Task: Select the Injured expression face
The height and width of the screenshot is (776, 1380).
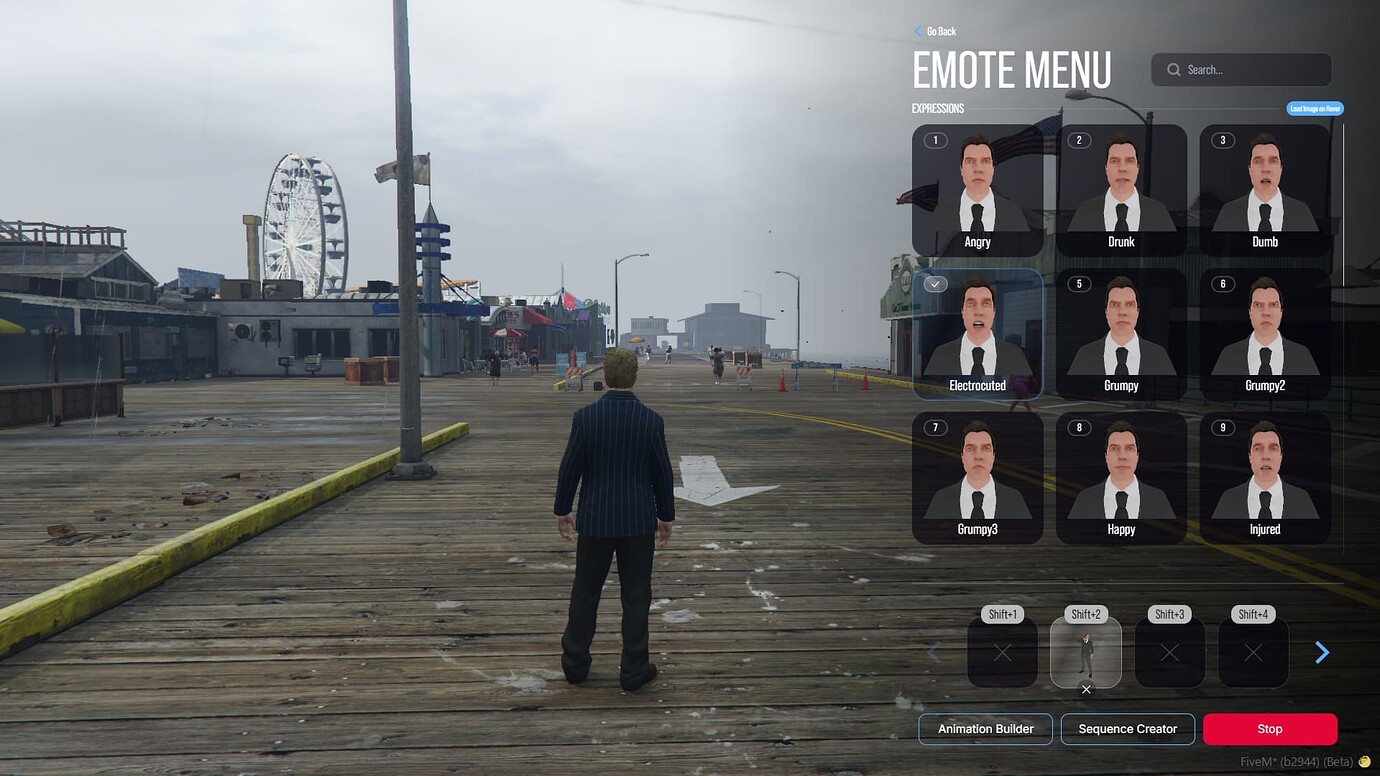Action: [1264, 475]
